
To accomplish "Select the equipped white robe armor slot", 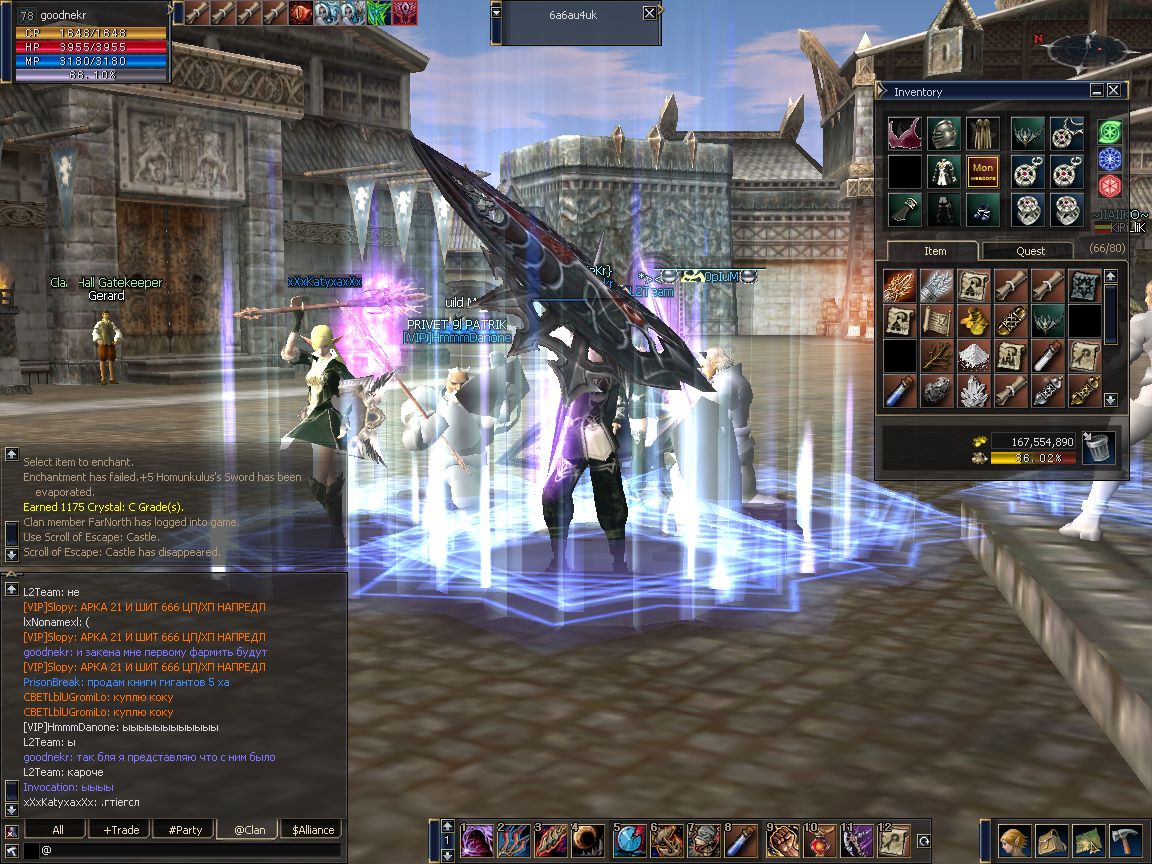I will coord(943,171).
